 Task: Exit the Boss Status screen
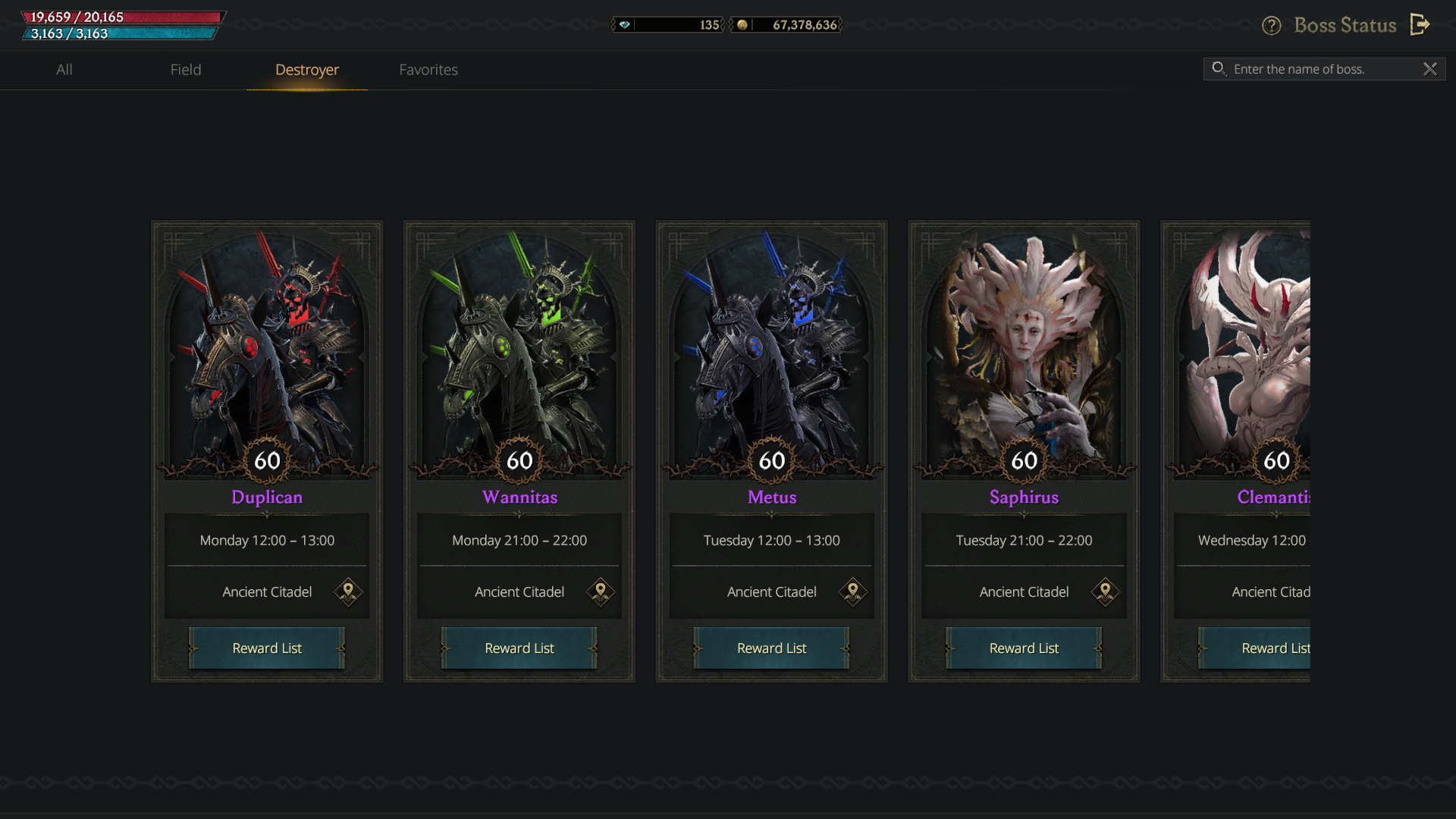point(1420,25)
